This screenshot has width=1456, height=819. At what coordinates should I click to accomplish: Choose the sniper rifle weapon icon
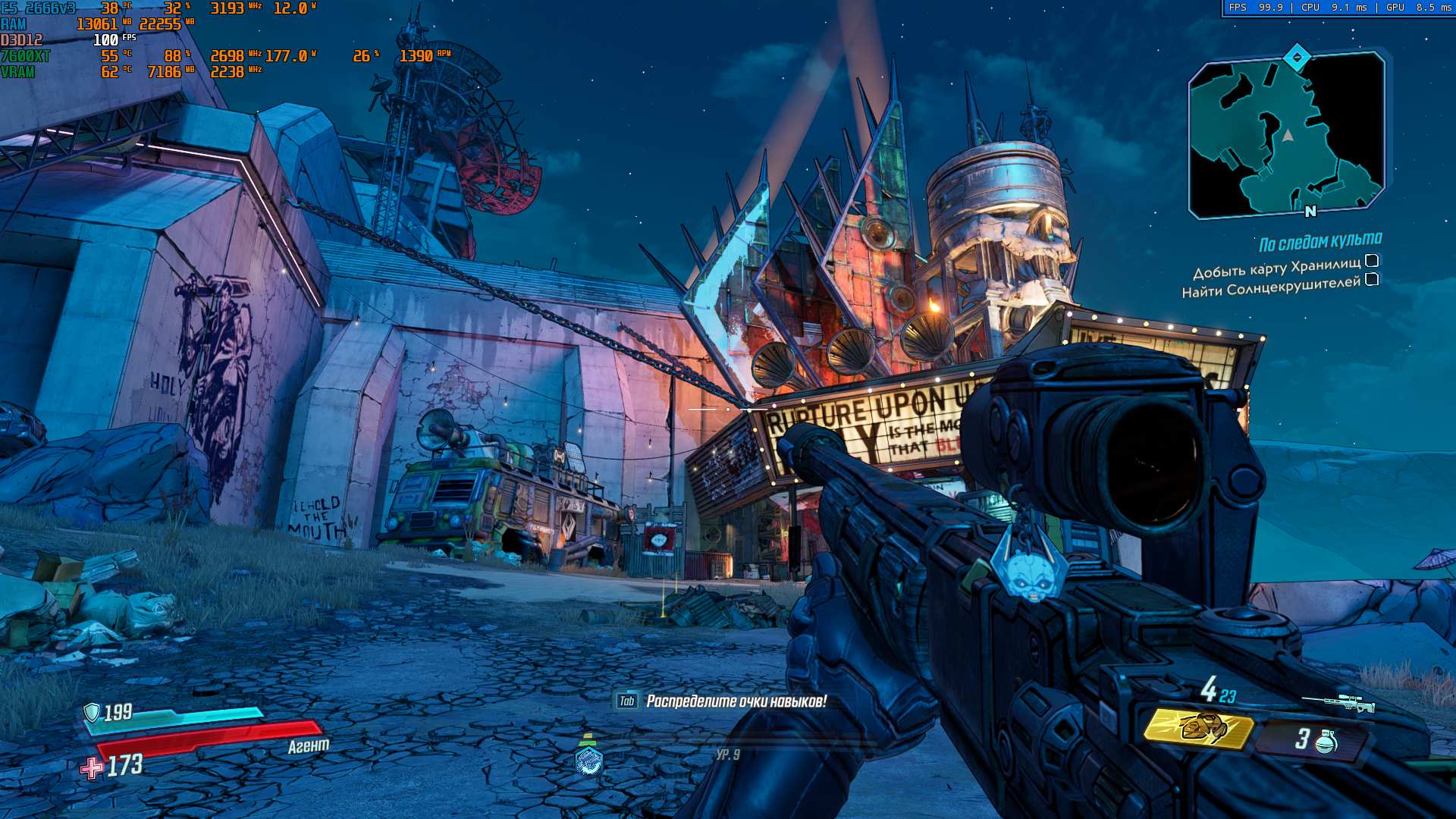point(1338,703)
